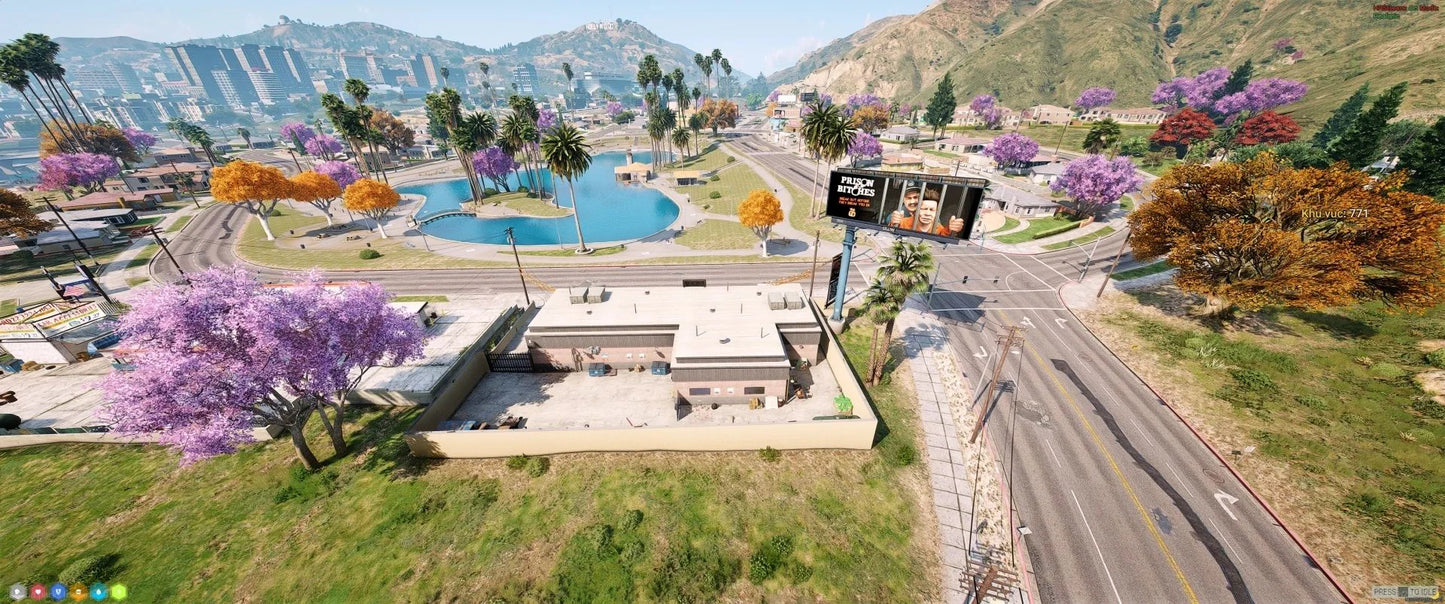Click the gray hexagon status icon
The height and width of the screenshot is (604, 1445).
[18, 592]
